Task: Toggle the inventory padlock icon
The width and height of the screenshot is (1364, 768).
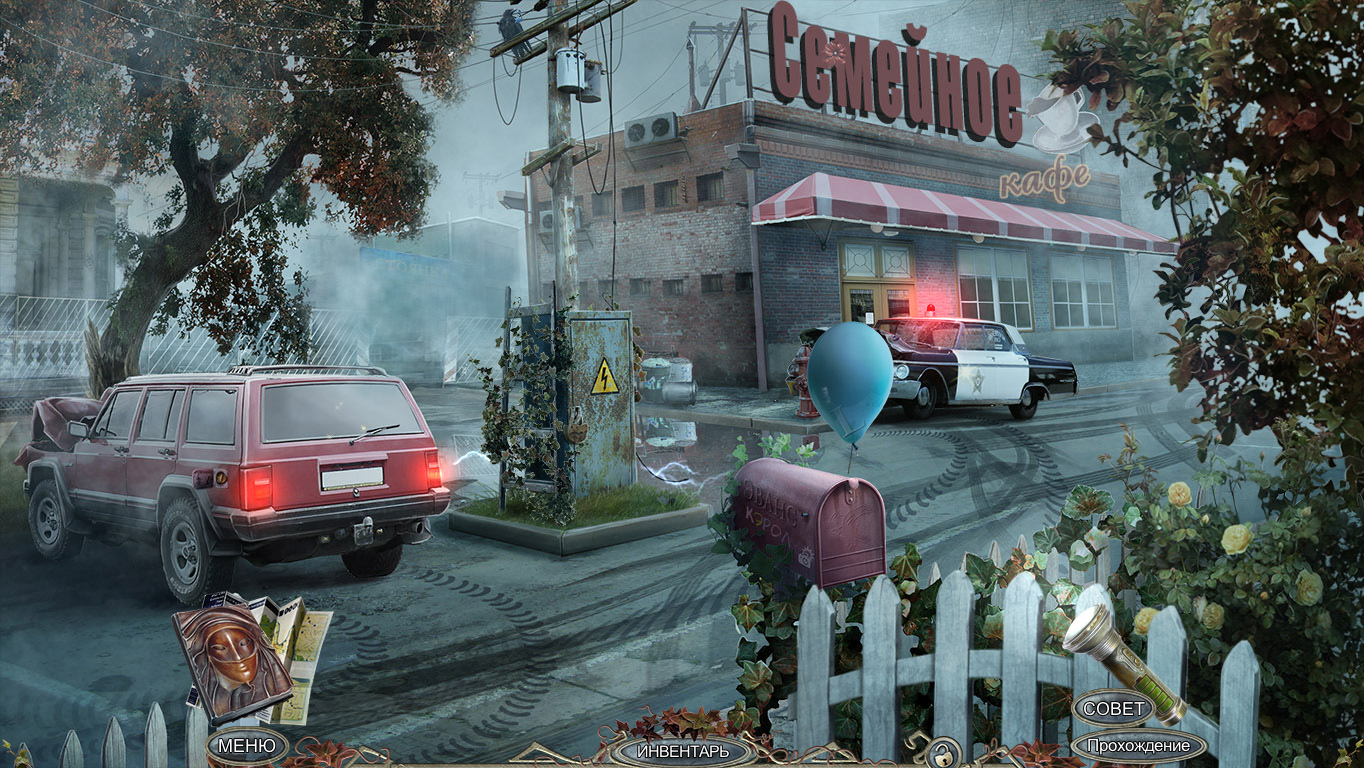Action: (x=941, y=750)
